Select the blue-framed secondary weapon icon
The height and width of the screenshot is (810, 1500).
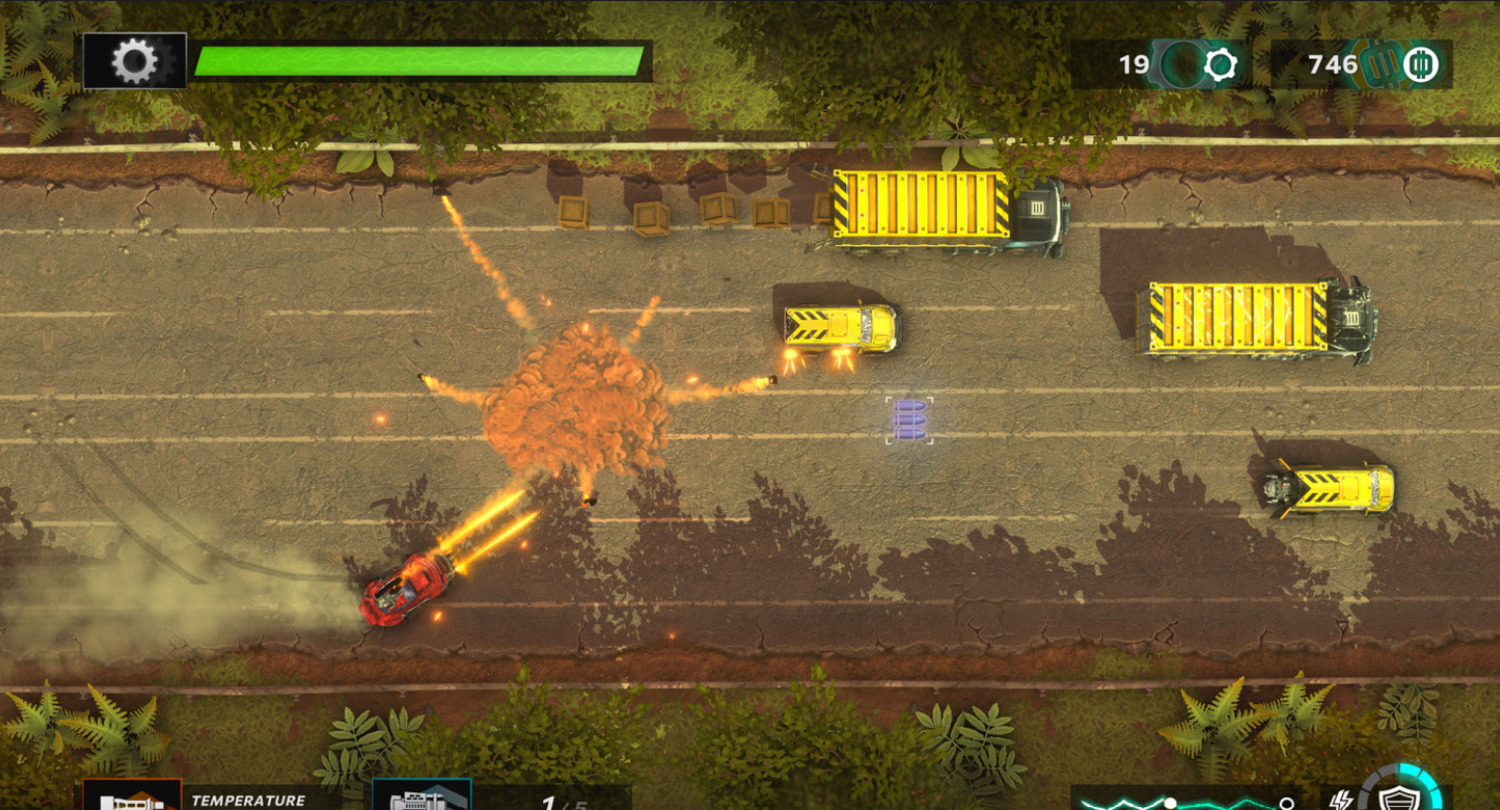(x=421, y=796)
